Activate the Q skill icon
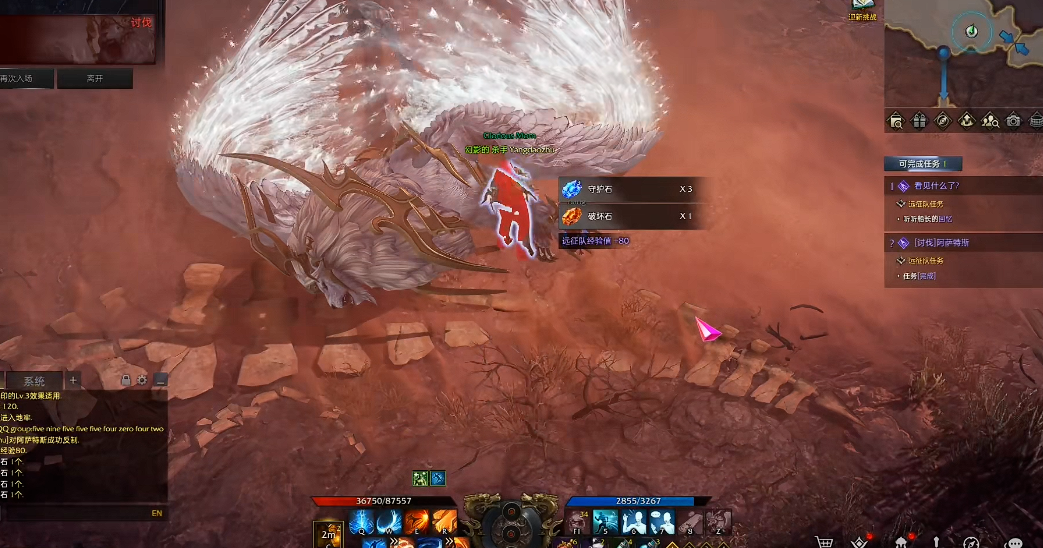Viewport: 1043px width, 548px height. (361, 521)
